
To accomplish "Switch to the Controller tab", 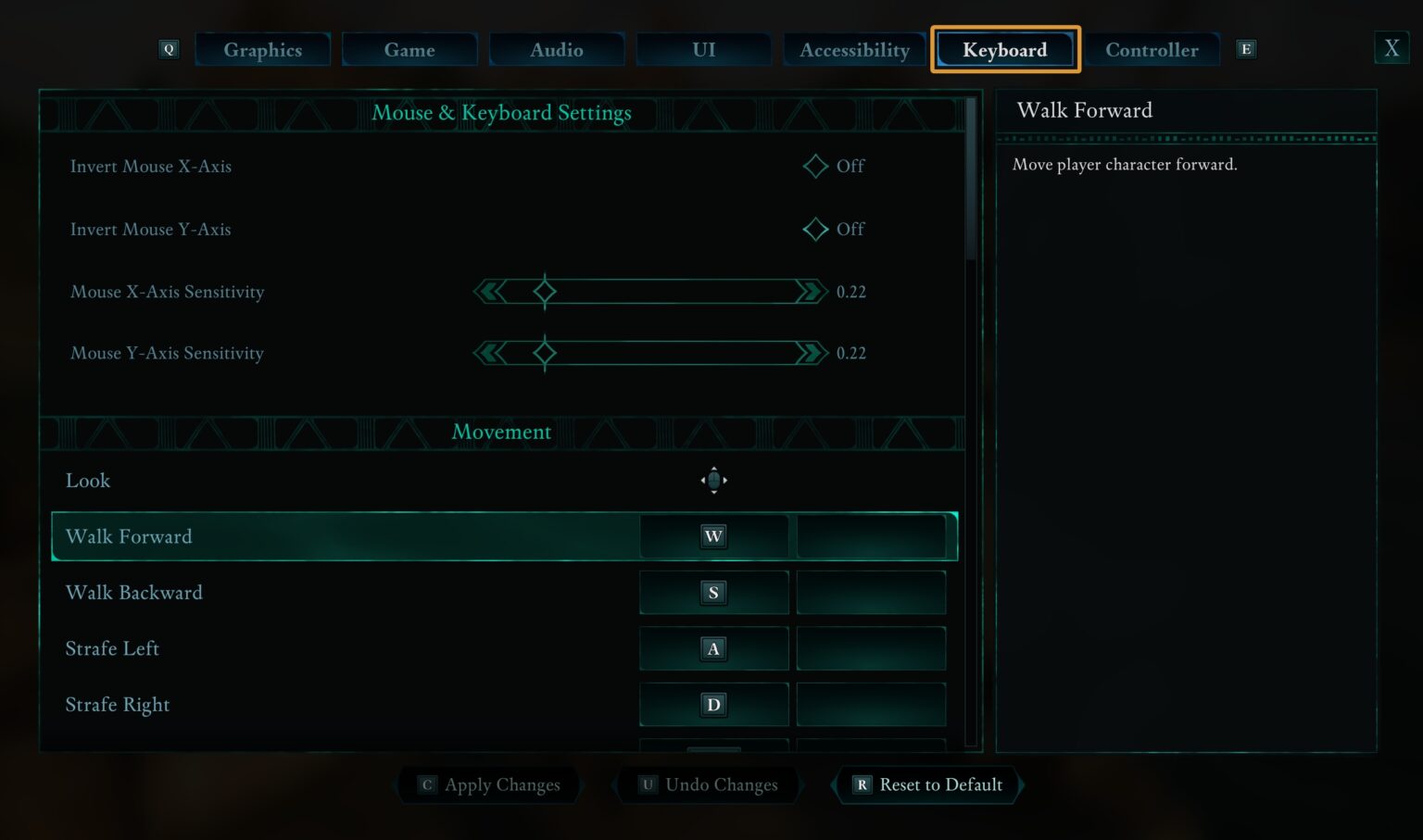I will [x=1152, y=50].
